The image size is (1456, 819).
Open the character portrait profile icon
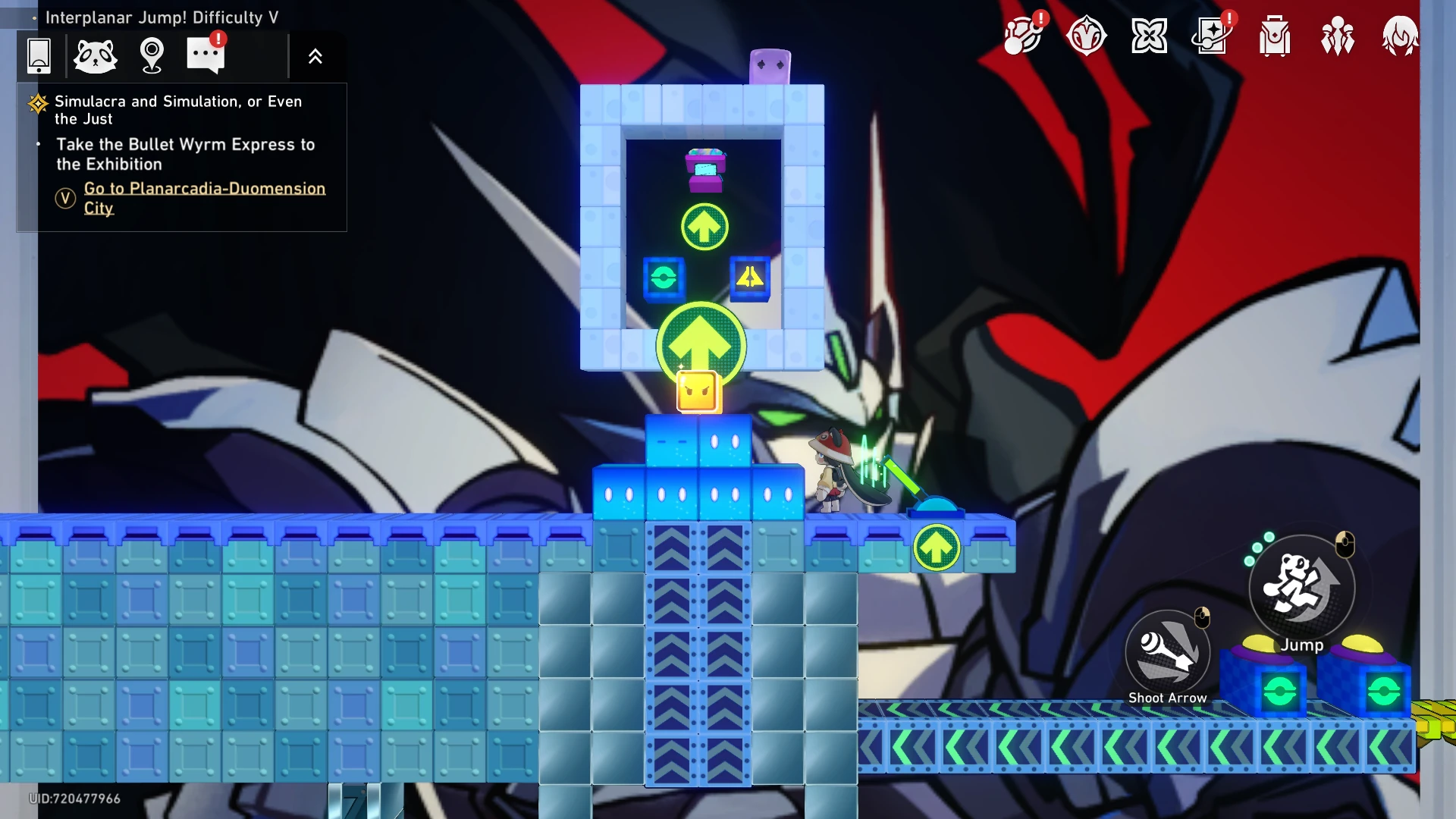[1399, 36]
